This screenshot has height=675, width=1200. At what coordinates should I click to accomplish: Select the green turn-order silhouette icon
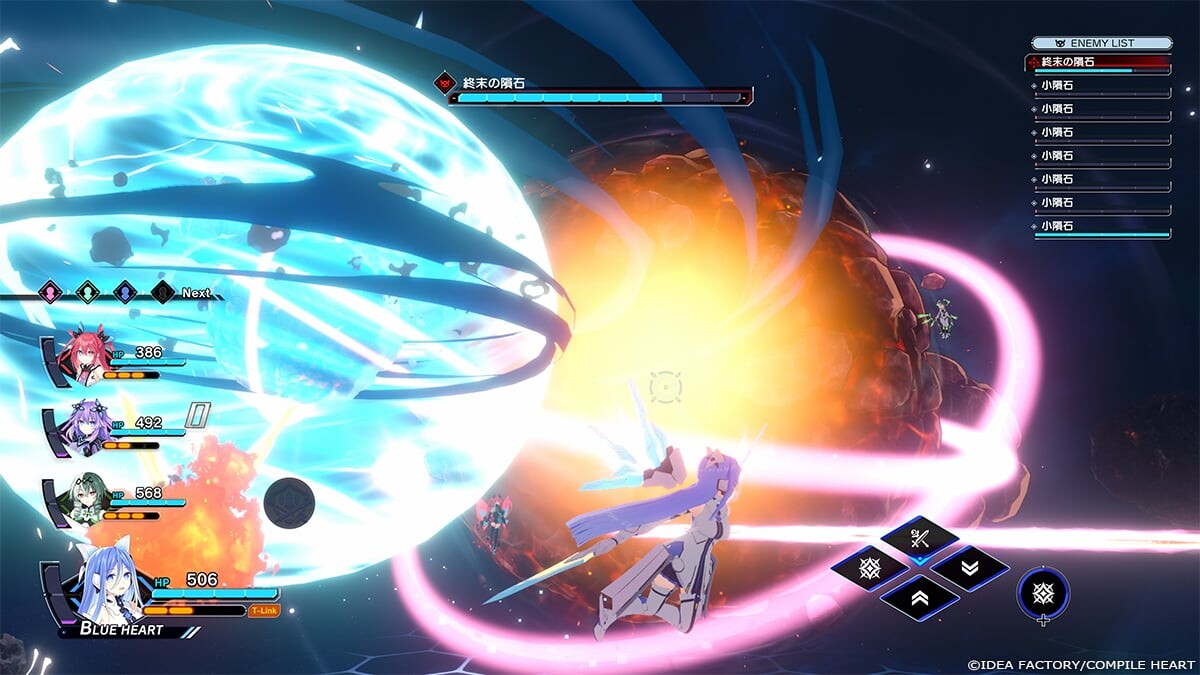[88, 292]
